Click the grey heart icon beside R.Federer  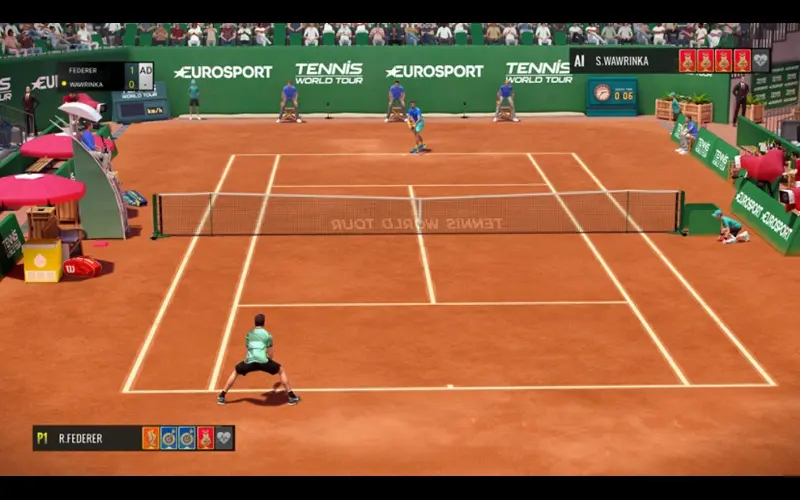pyautogui.click(x=224, y=438)
